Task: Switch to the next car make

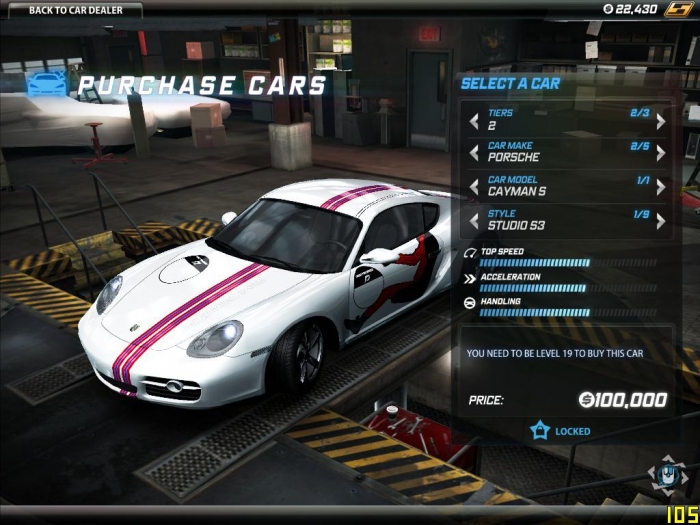Action: (660, 153)
